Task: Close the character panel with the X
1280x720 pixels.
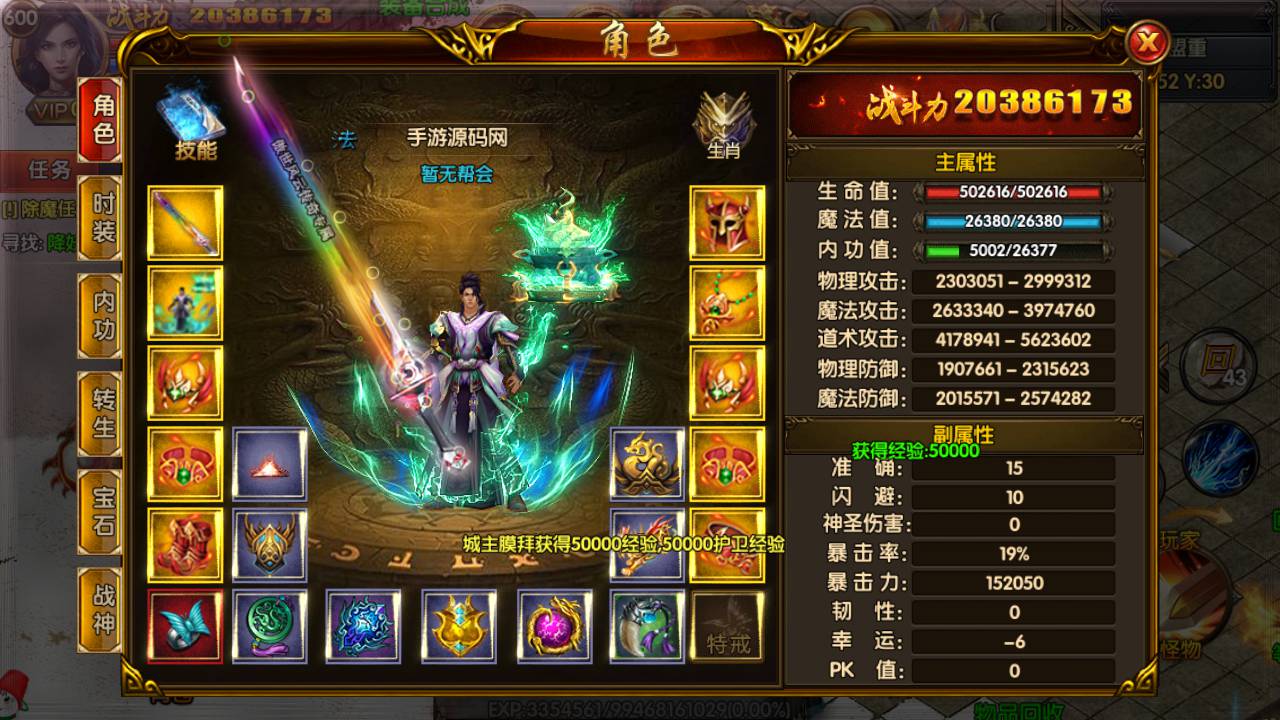Action: click(1148, 43)
